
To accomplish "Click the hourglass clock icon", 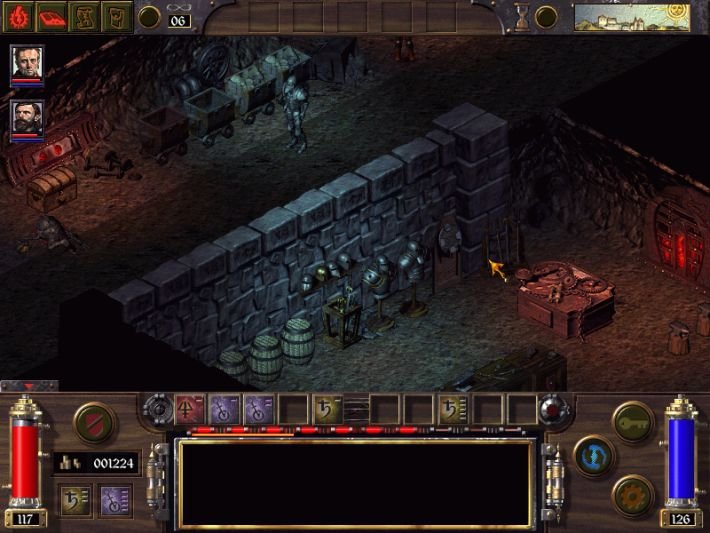I will (x=520, y=16).
